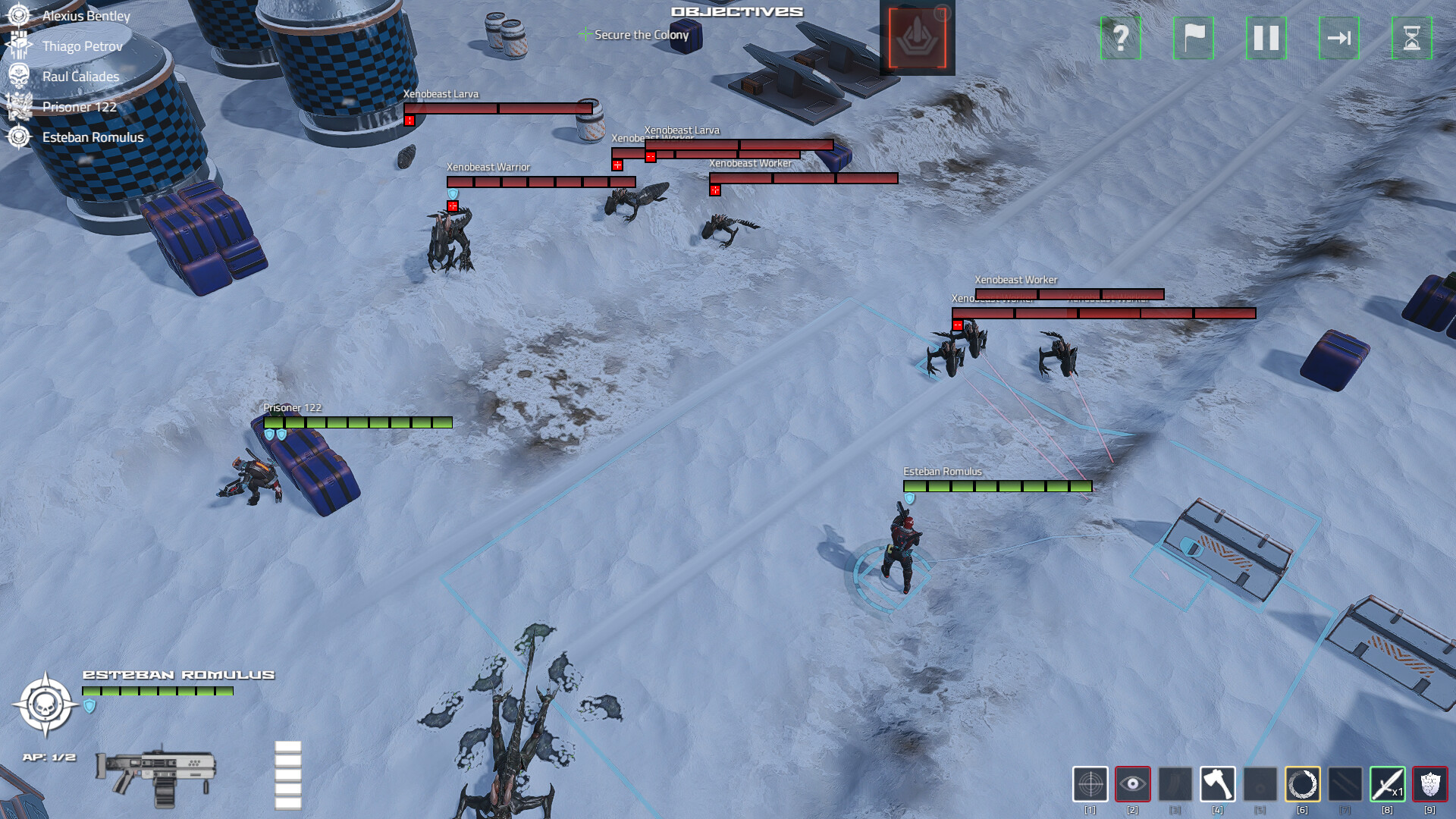Pause the game with the pause icon

click(1266, 39)
